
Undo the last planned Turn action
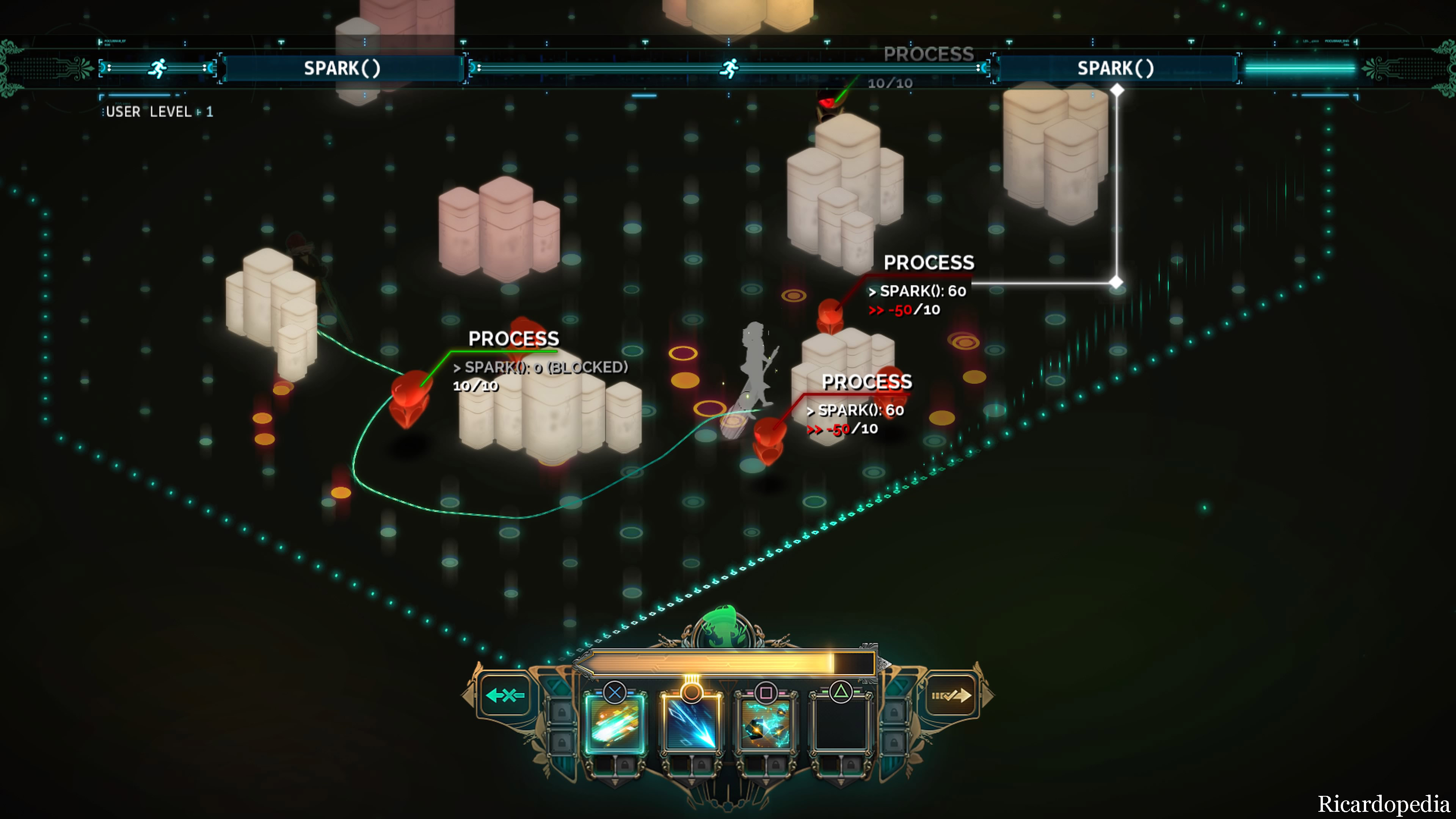coord(505,695)
